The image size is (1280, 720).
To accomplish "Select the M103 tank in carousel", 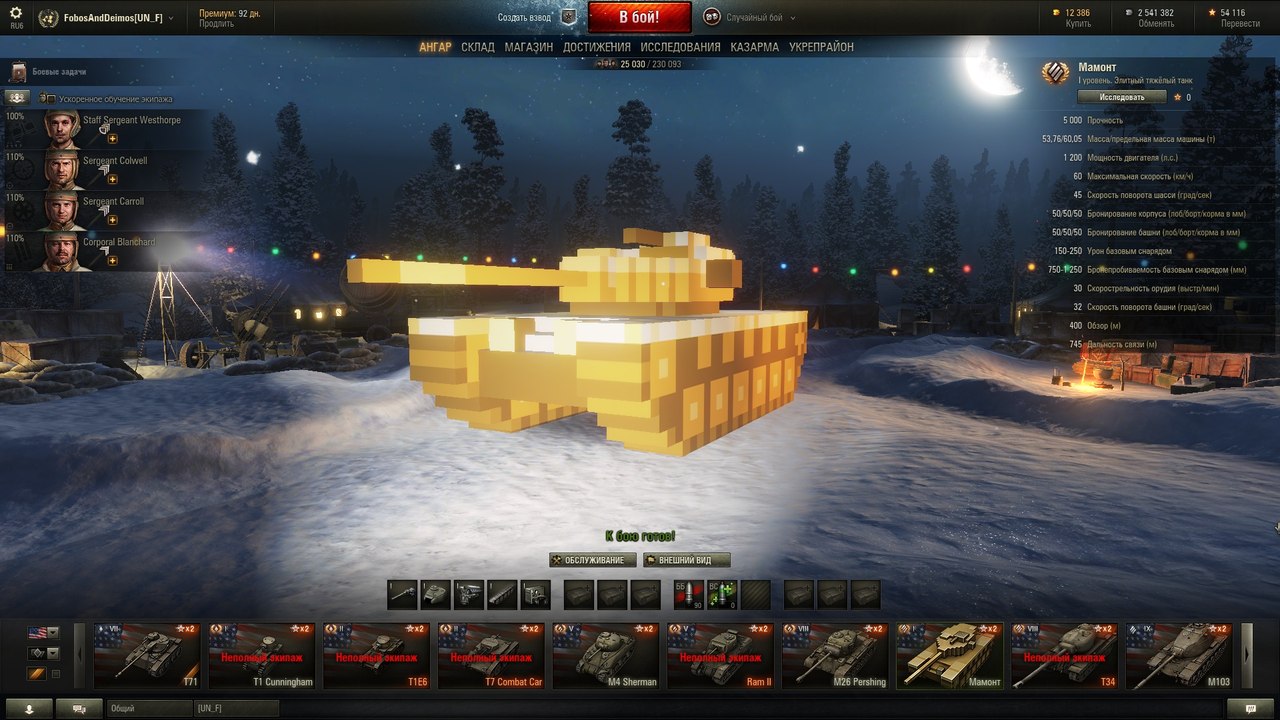I will click(1178, 656).
